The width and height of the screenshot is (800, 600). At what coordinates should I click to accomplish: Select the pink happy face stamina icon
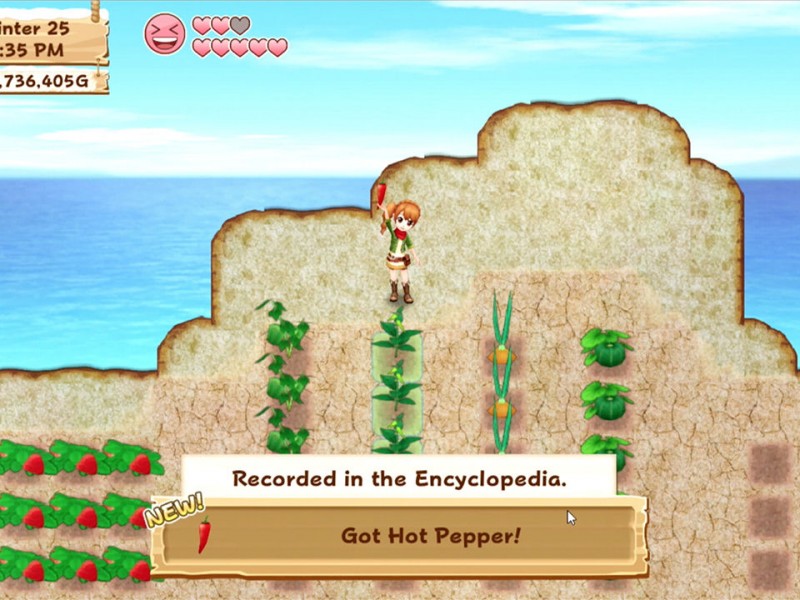165,33
